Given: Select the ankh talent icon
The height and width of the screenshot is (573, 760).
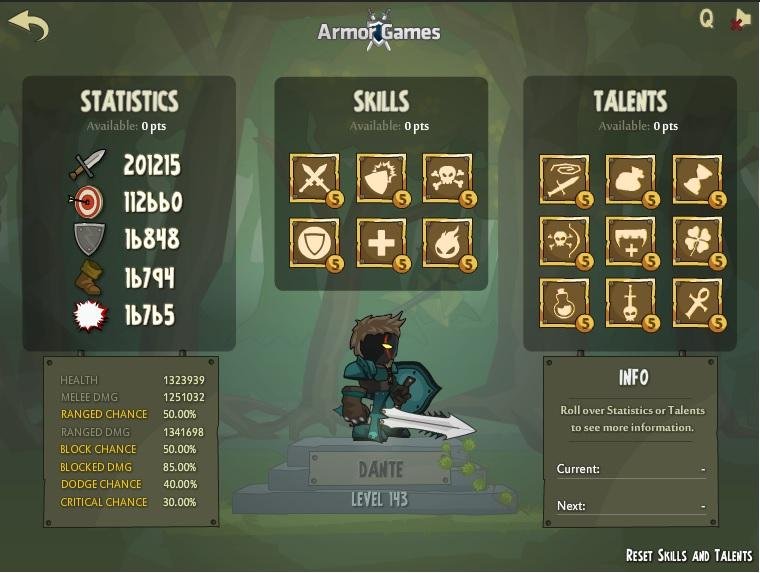Looking at the screenshot, I should [697, 303].
